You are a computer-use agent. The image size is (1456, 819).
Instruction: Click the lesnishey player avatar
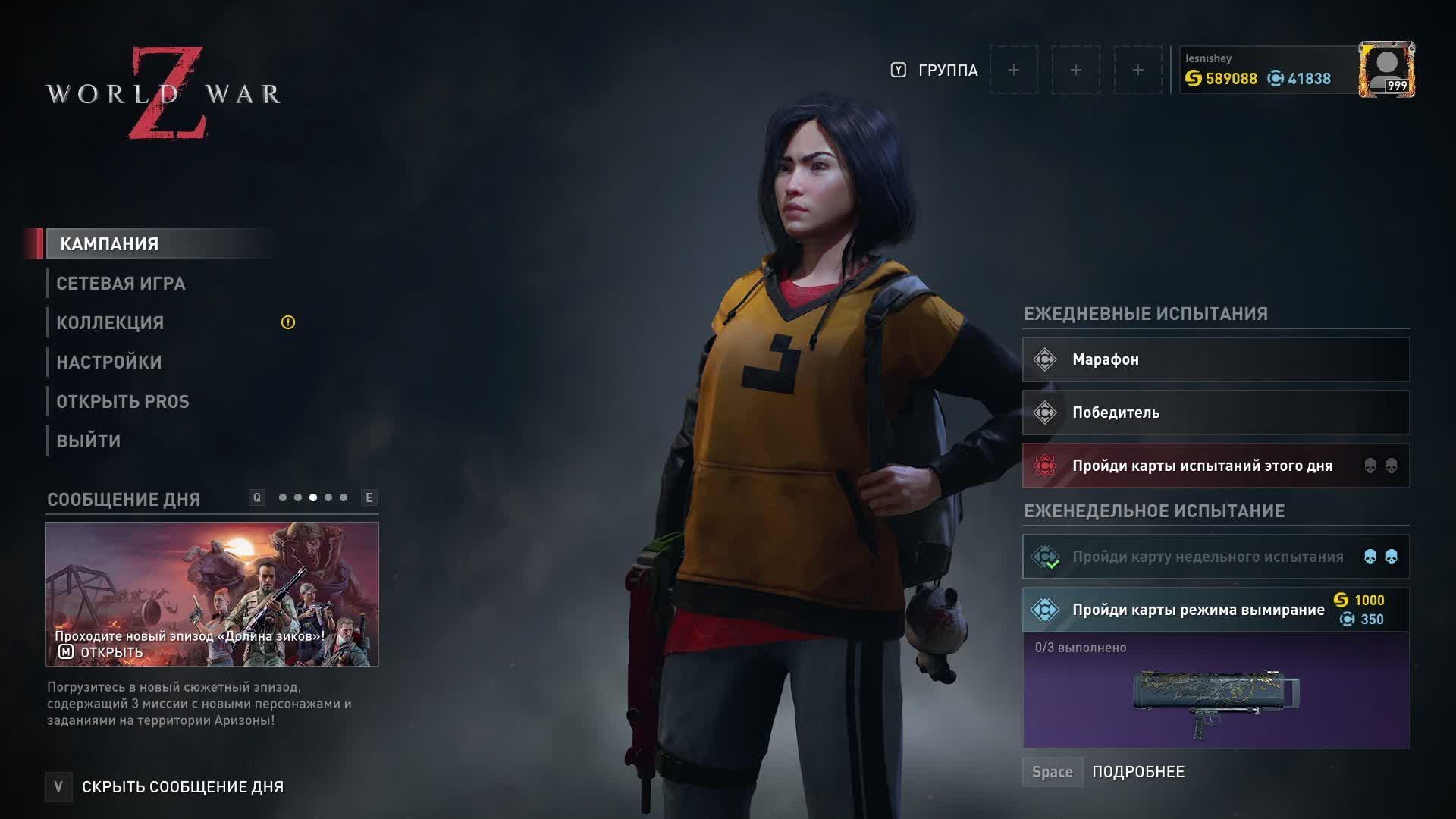pos(1386,70)
